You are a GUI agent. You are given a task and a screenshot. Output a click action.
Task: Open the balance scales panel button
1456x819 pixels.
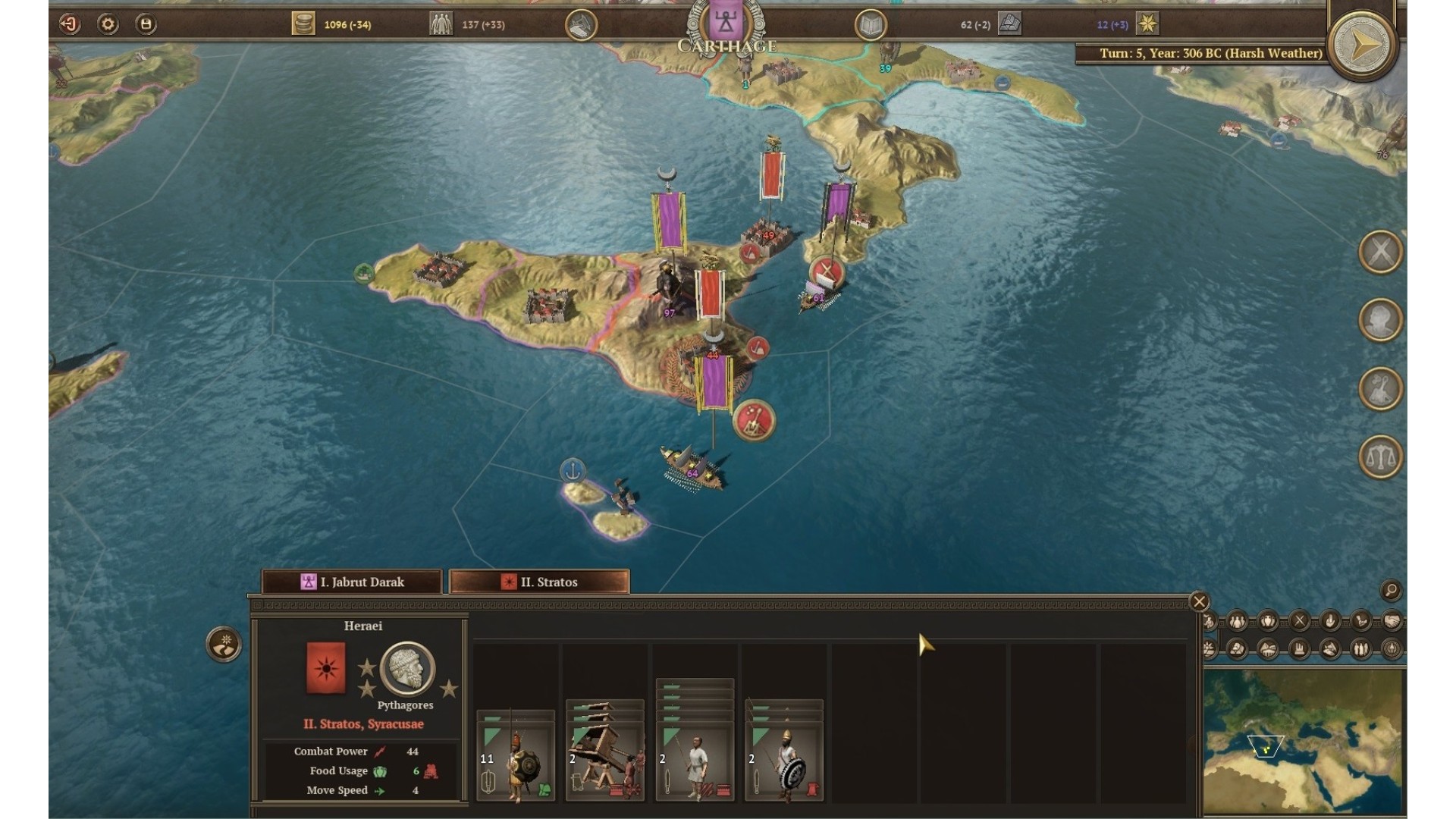1380,457
